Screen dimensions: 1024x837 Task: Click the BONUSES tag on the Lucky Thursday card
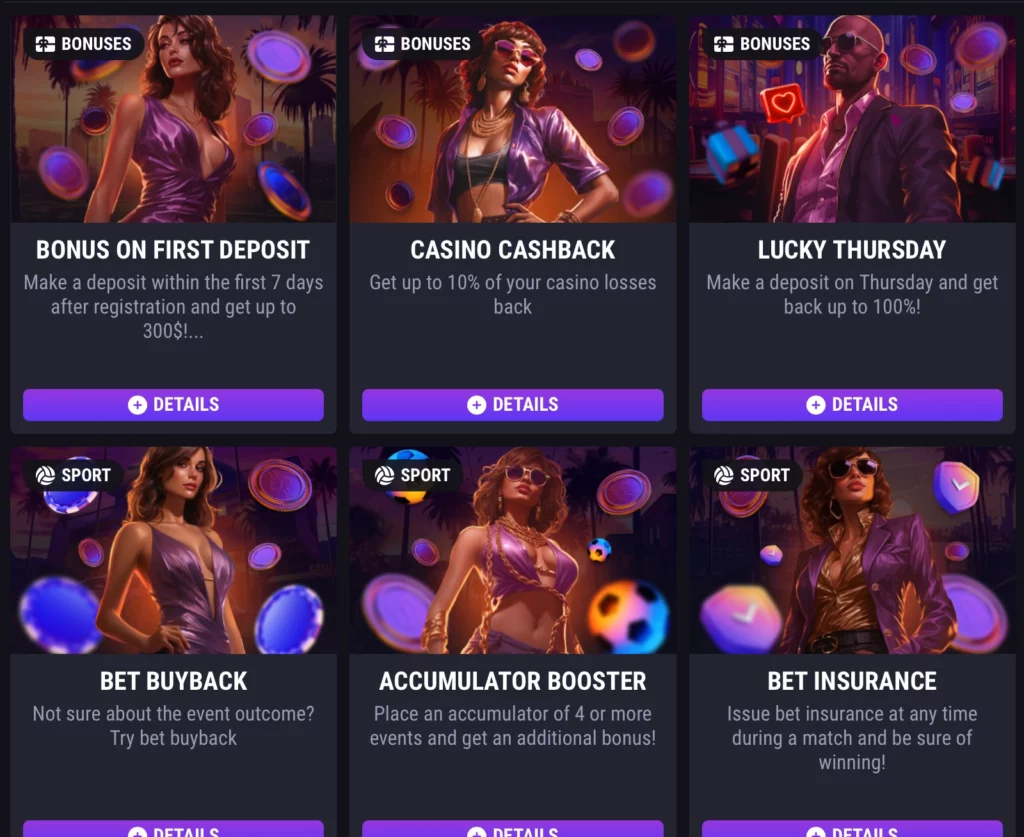pyautogui.click(x=762, y=44)
